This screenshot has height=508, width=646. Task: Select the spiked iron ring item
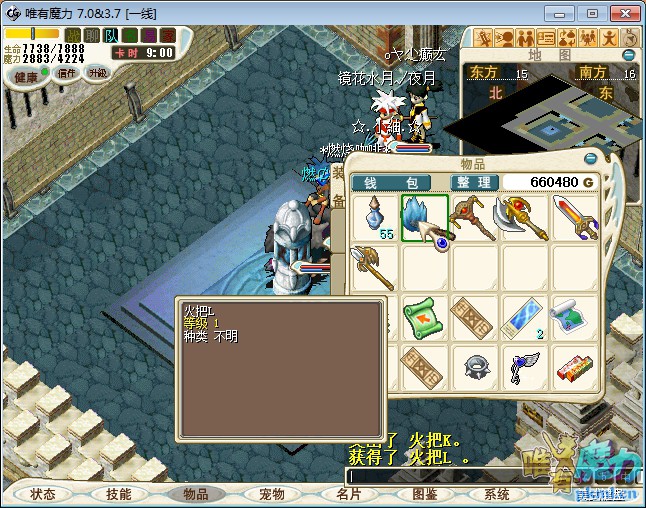coord(474,368)
